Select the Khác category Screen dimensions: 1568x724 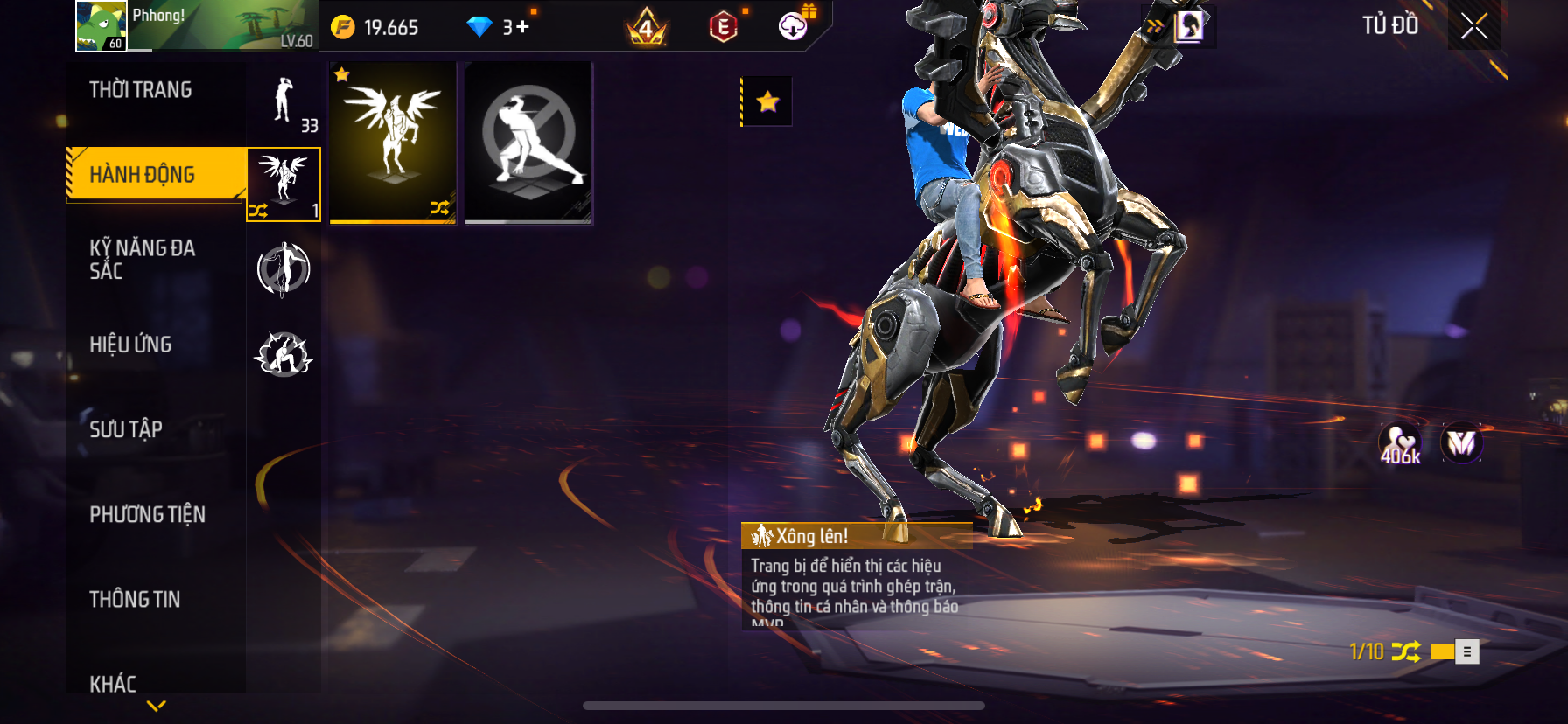[x=113, y=683]
